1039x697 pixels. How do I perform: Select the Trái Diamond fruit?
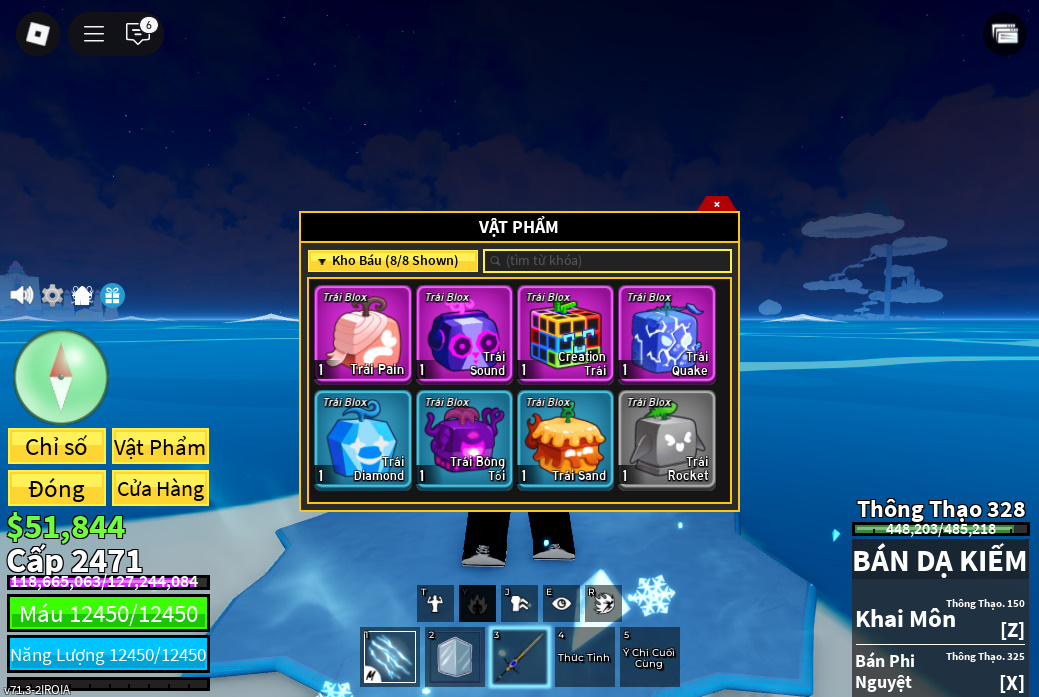[363, 438]
